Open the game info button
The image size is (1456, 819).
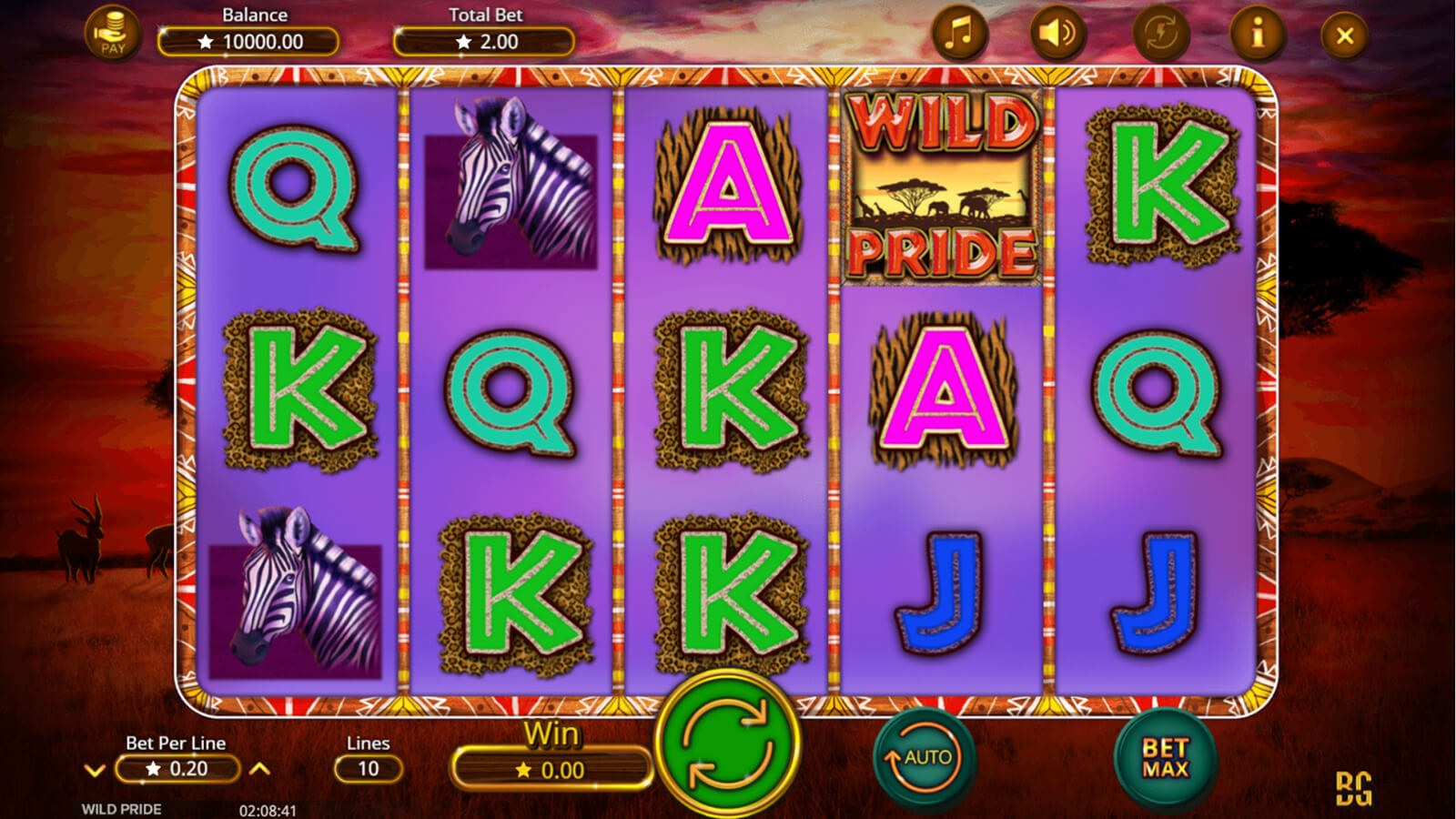1258,35
